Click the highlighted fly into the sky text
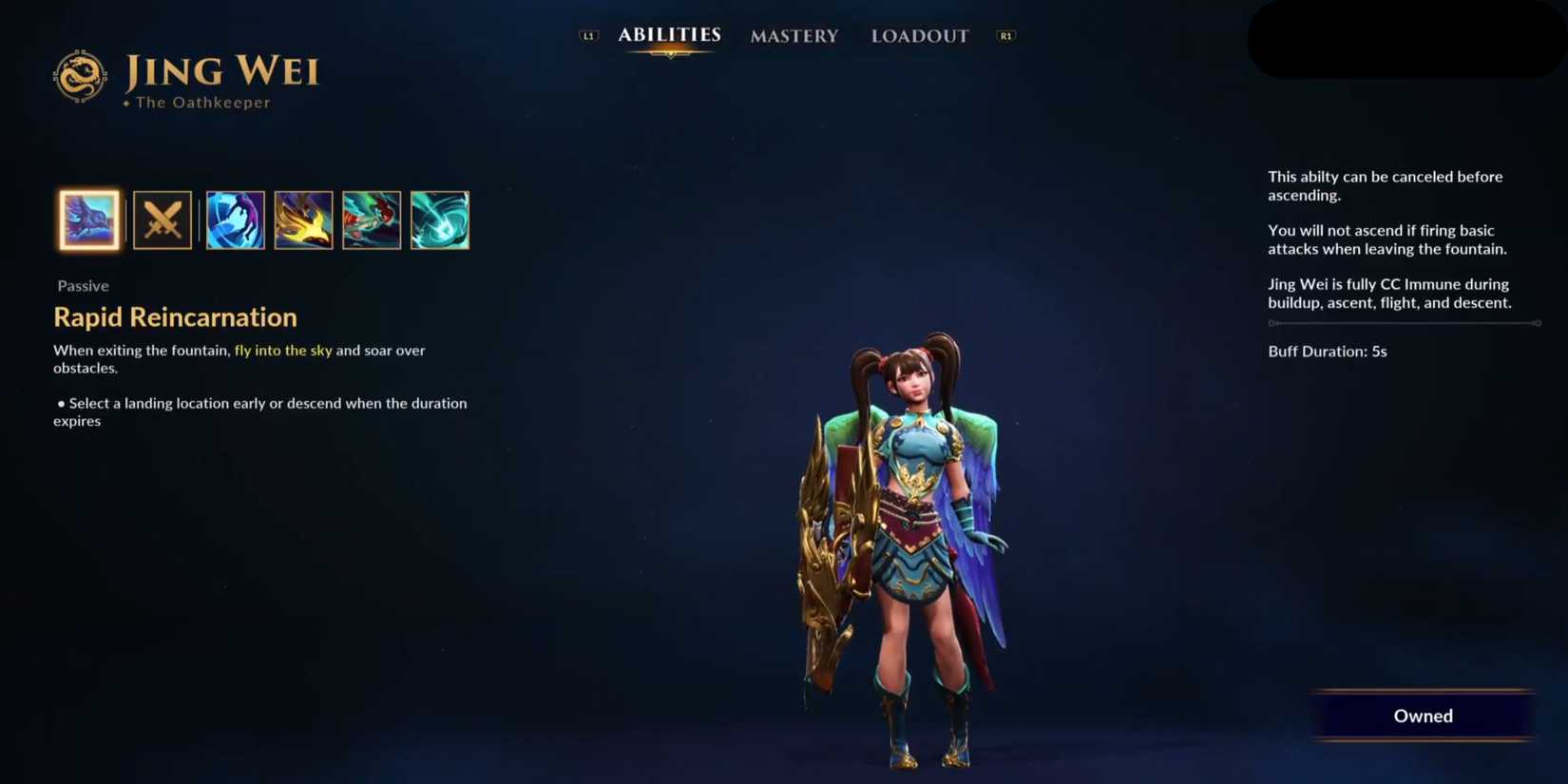The image size is (1568, 784). click(282, 350)
